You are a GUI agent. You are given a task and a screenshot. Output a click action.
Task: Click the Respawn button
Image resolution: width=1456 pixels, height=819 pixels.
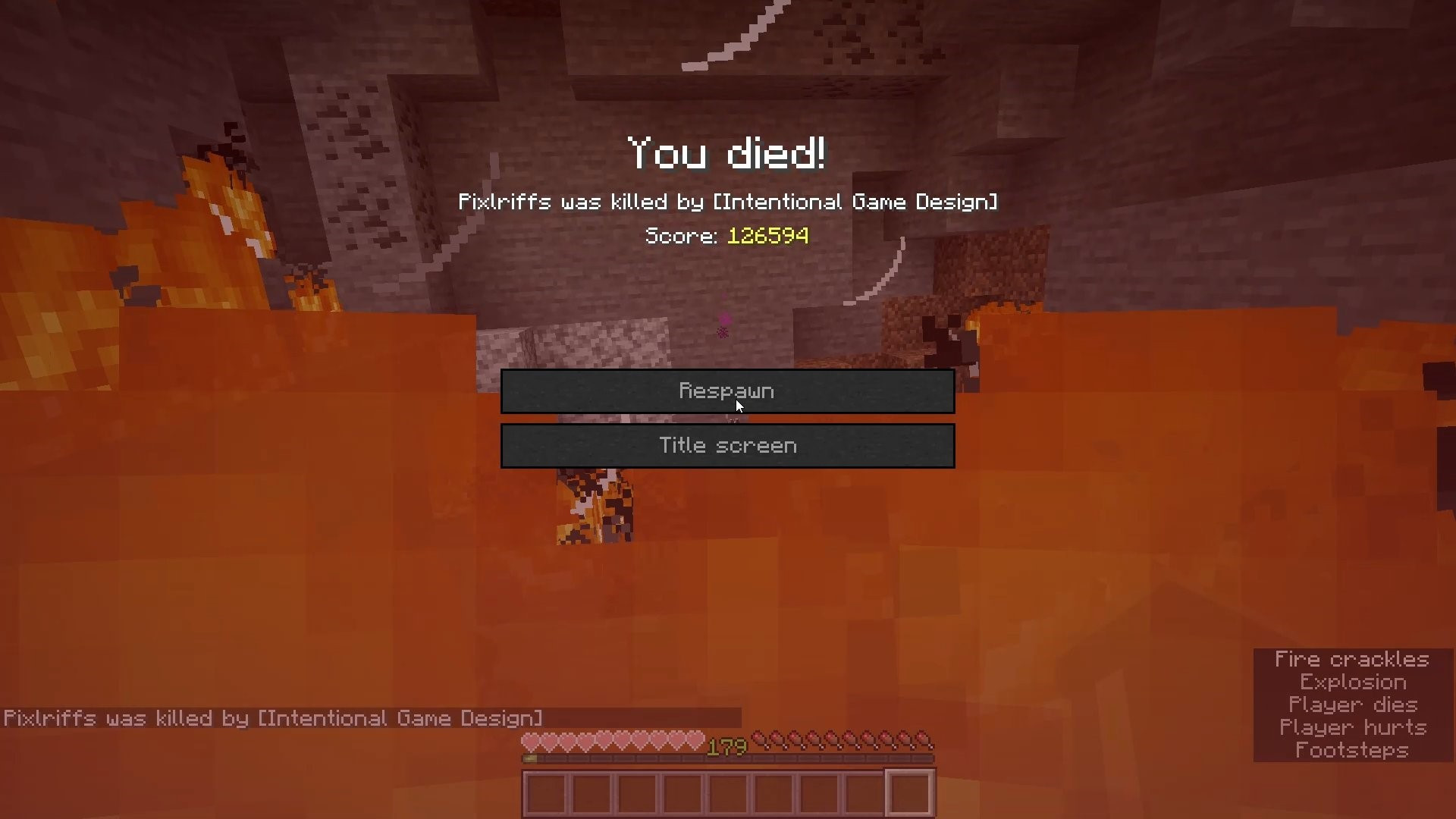tap(727, 391)
